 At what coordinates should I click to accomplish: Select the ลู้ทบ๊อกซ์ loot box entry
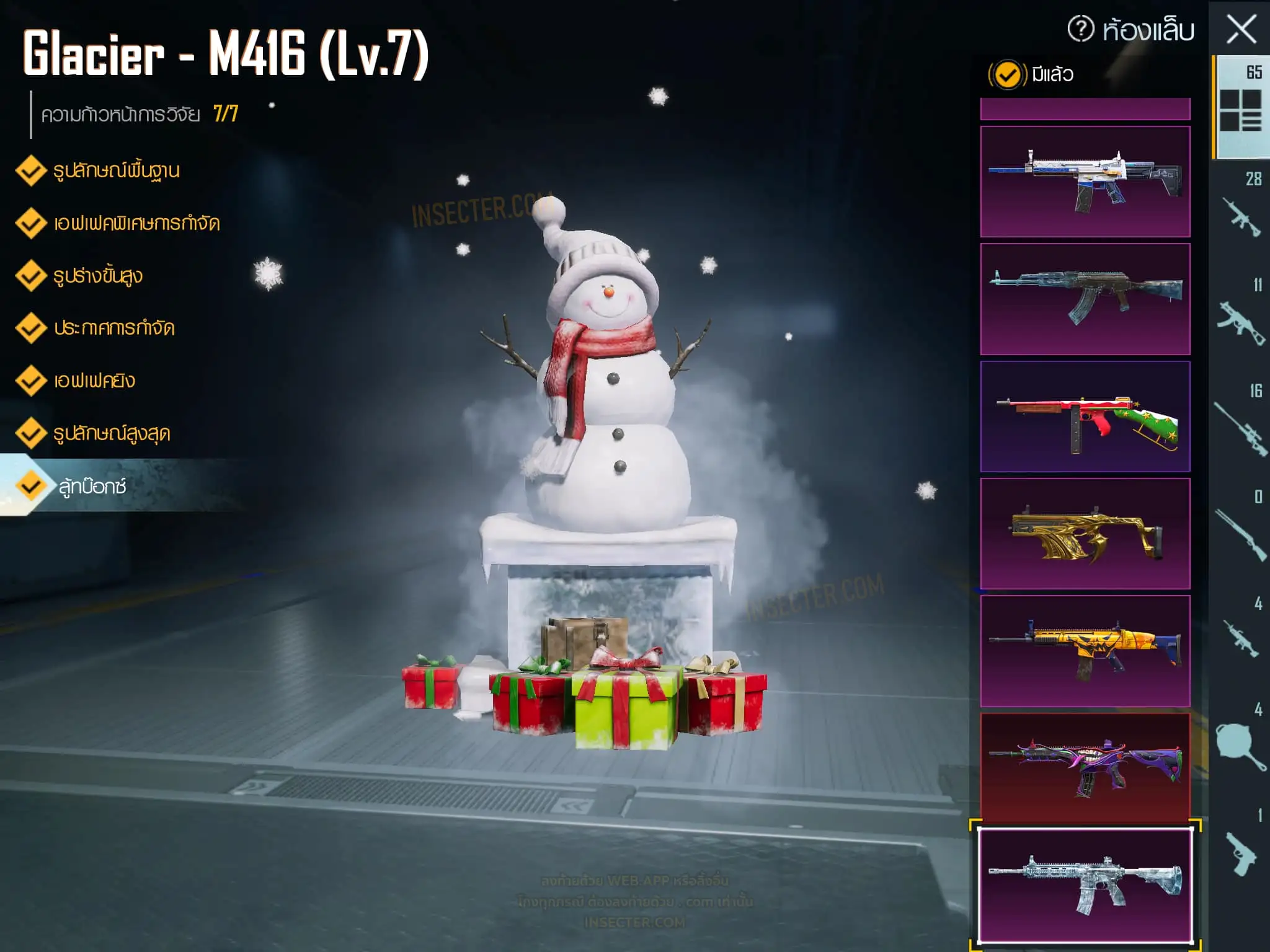[92, 487]
